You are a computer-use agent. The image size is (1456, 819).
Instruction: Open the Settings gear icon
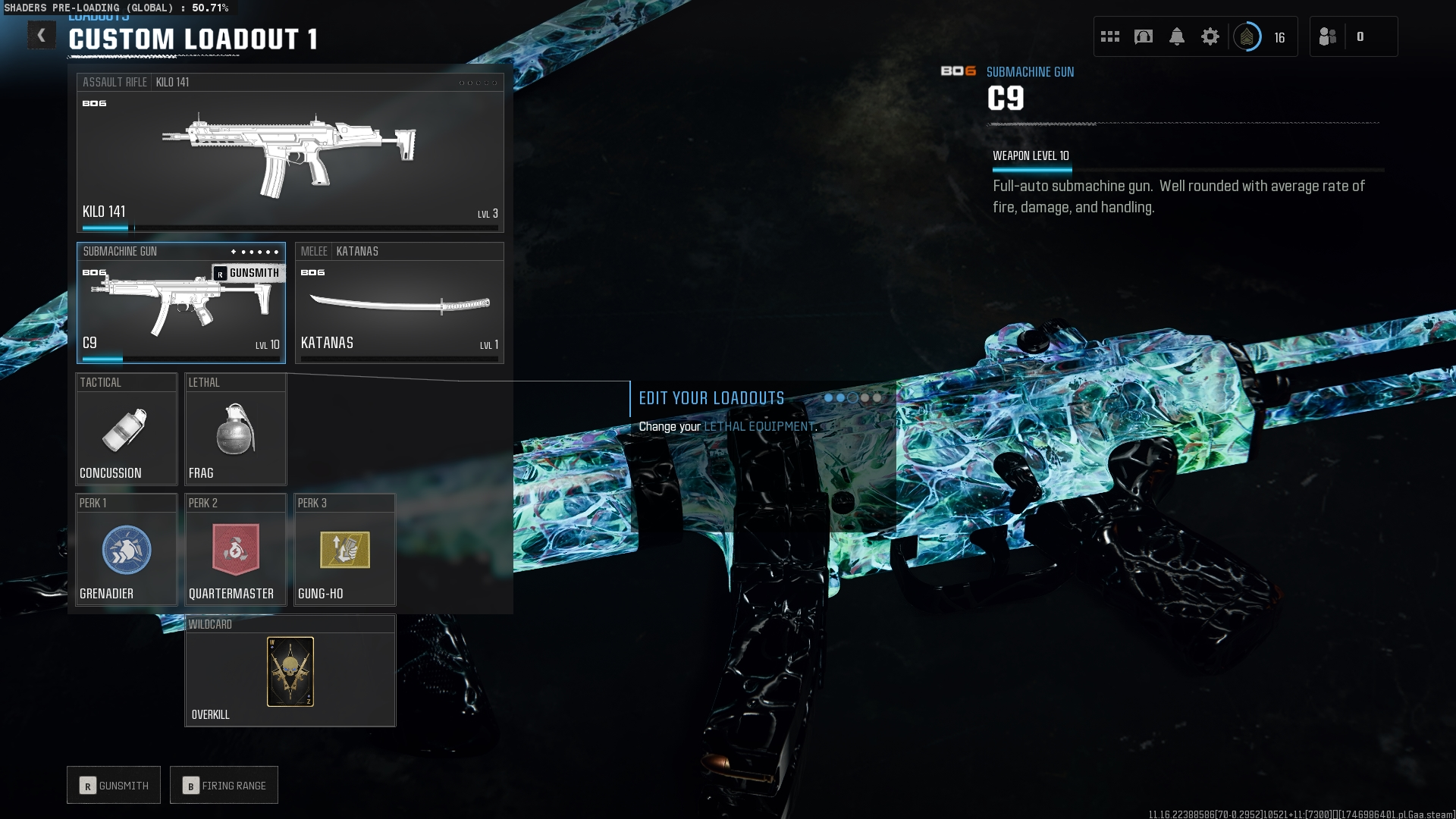point(1210,36)
